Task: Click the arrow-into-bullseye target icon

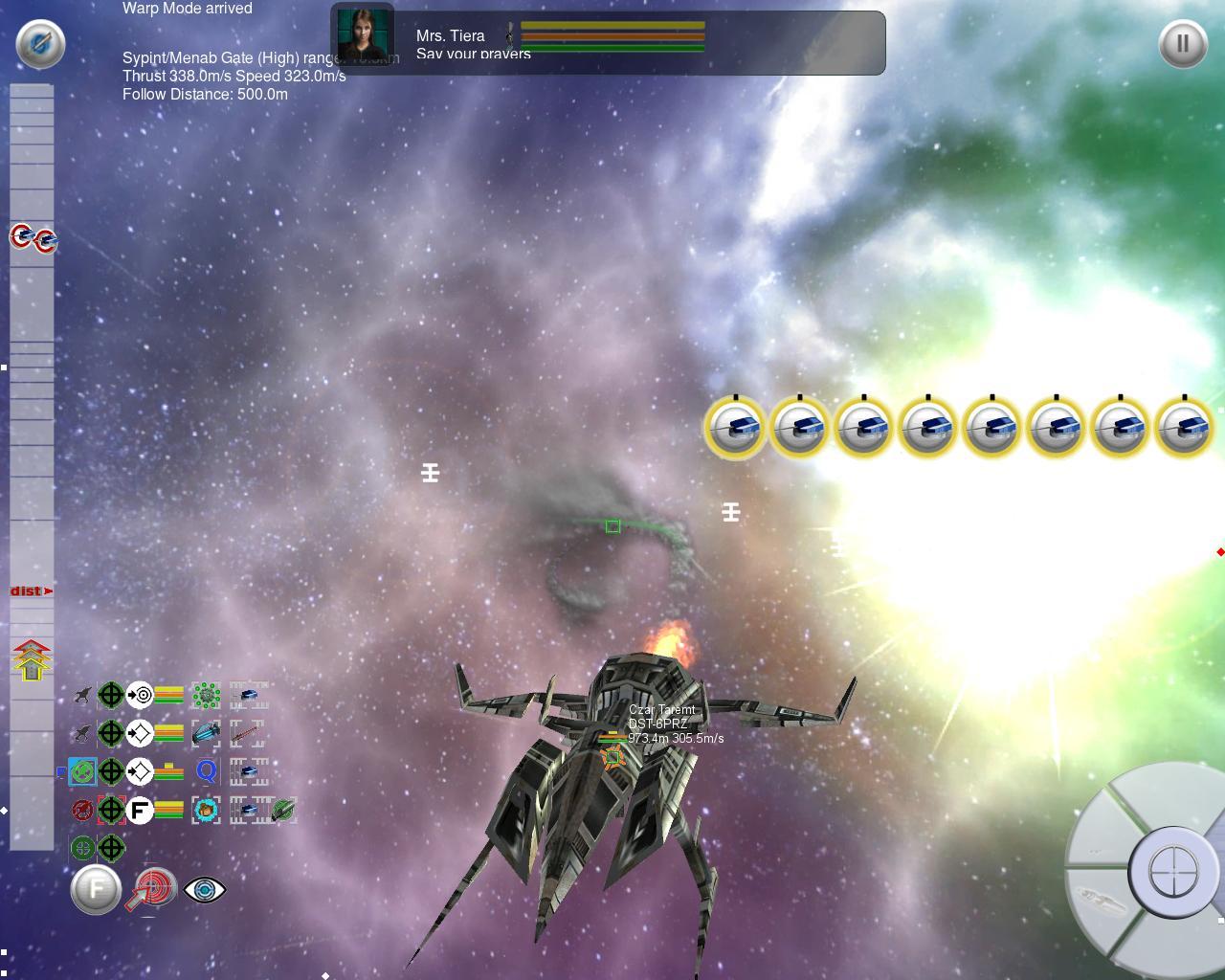Action: click(x=140, y=695)
